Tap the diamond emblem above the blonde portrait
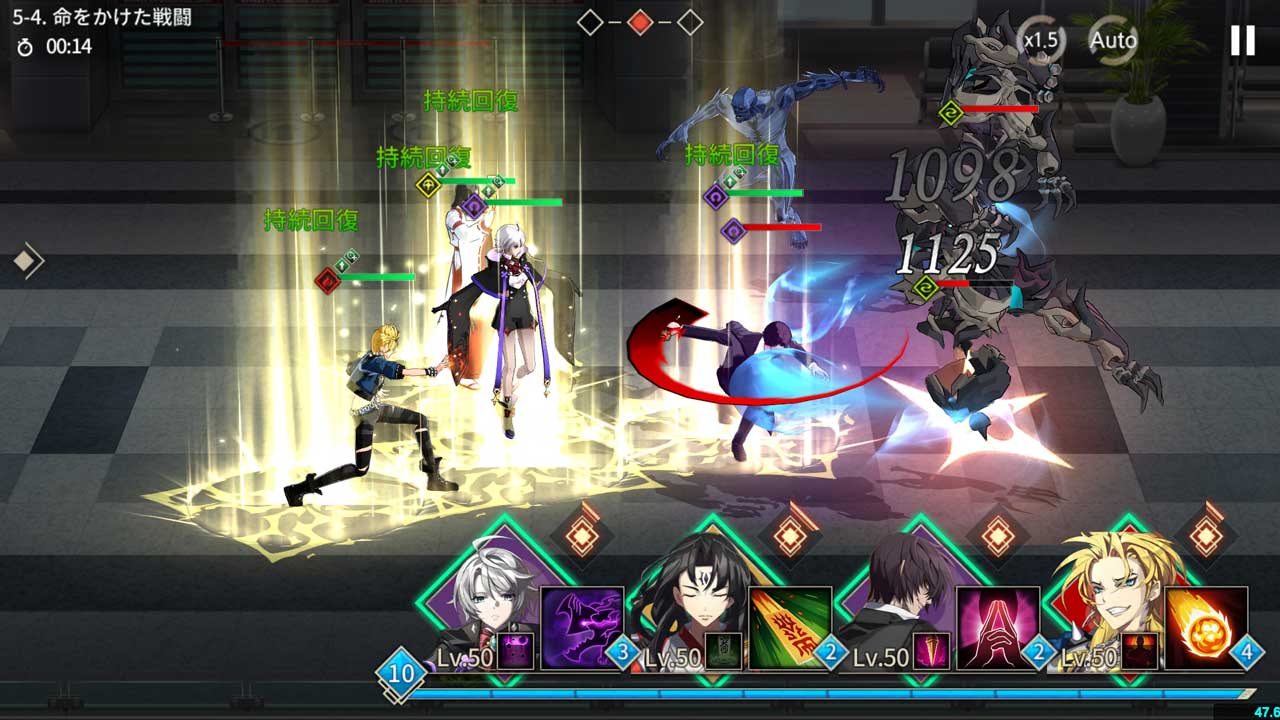This screenshot has height=720, width=1280. pos(1206,536)
